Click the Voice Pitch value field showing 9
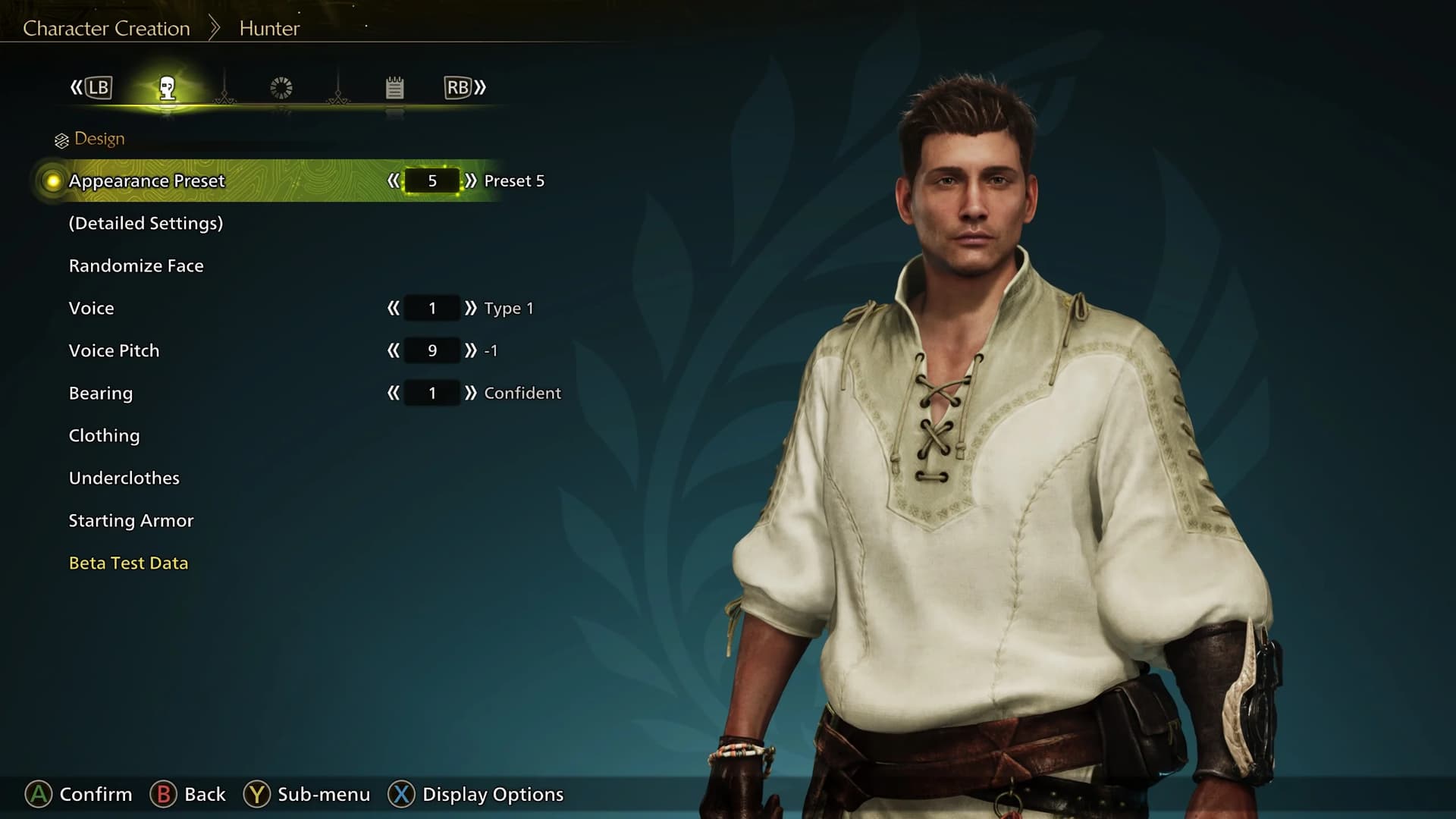 click(x=431, y=350)
